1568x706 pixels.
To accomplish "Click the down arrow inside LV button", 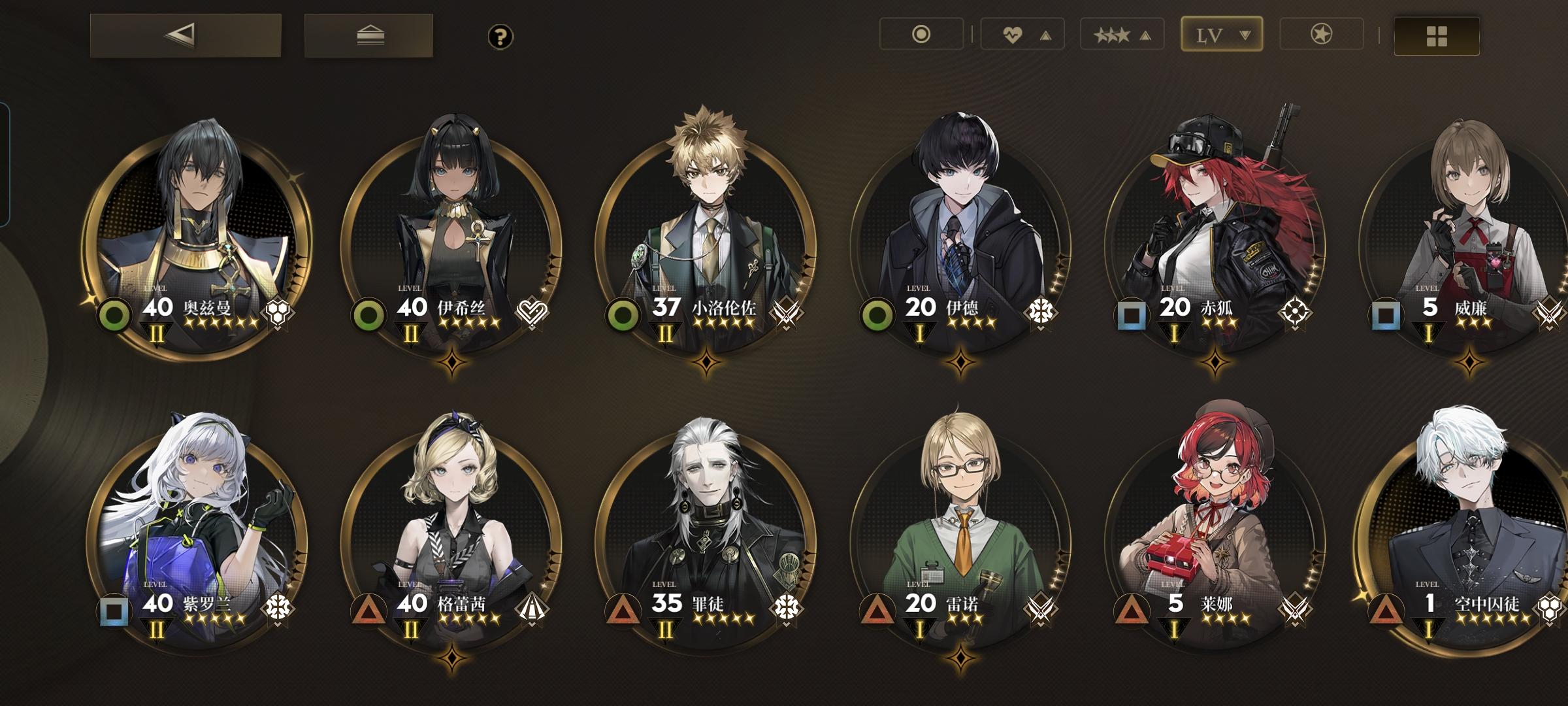I will [1245, 35].
